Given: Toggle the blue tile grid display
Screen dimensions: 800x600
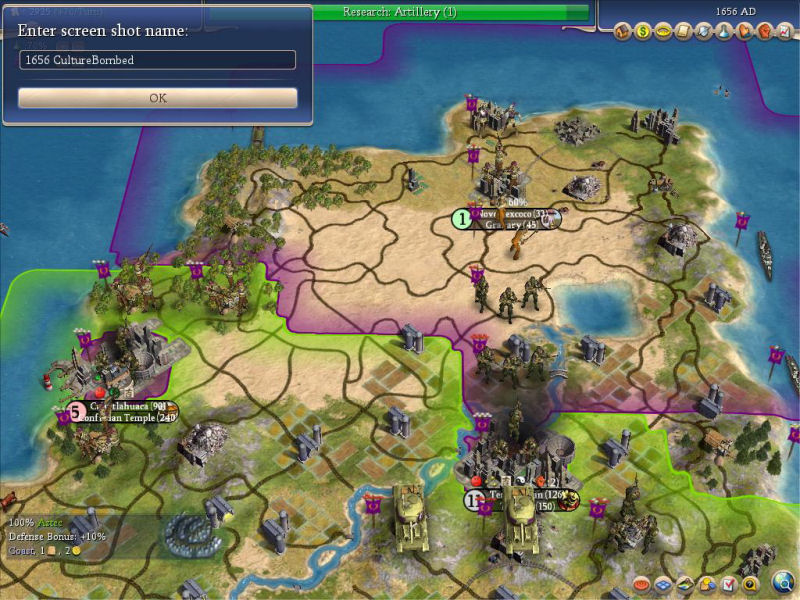Looking at the screenshot, I should tap(665, 583).
